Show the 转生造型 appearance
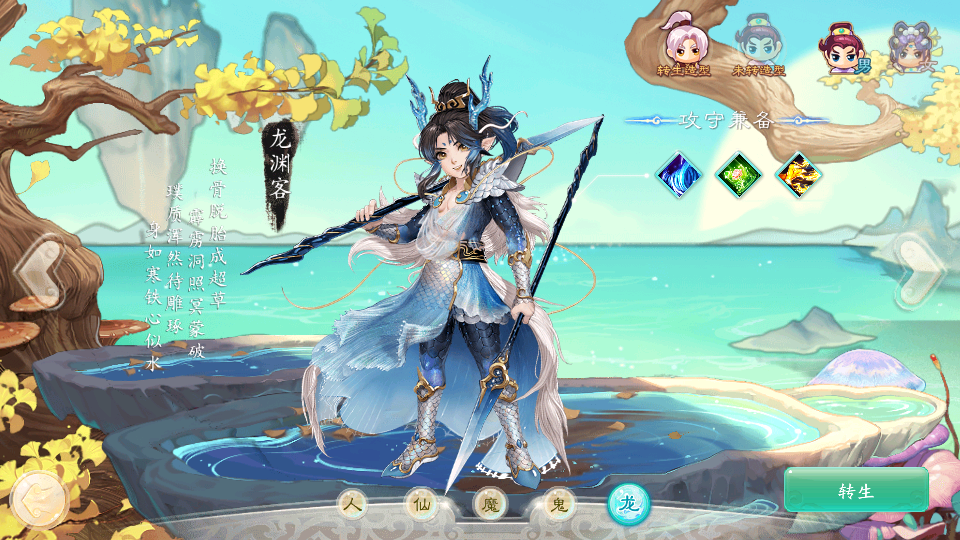The image size is (960, 540). point(685,46)
